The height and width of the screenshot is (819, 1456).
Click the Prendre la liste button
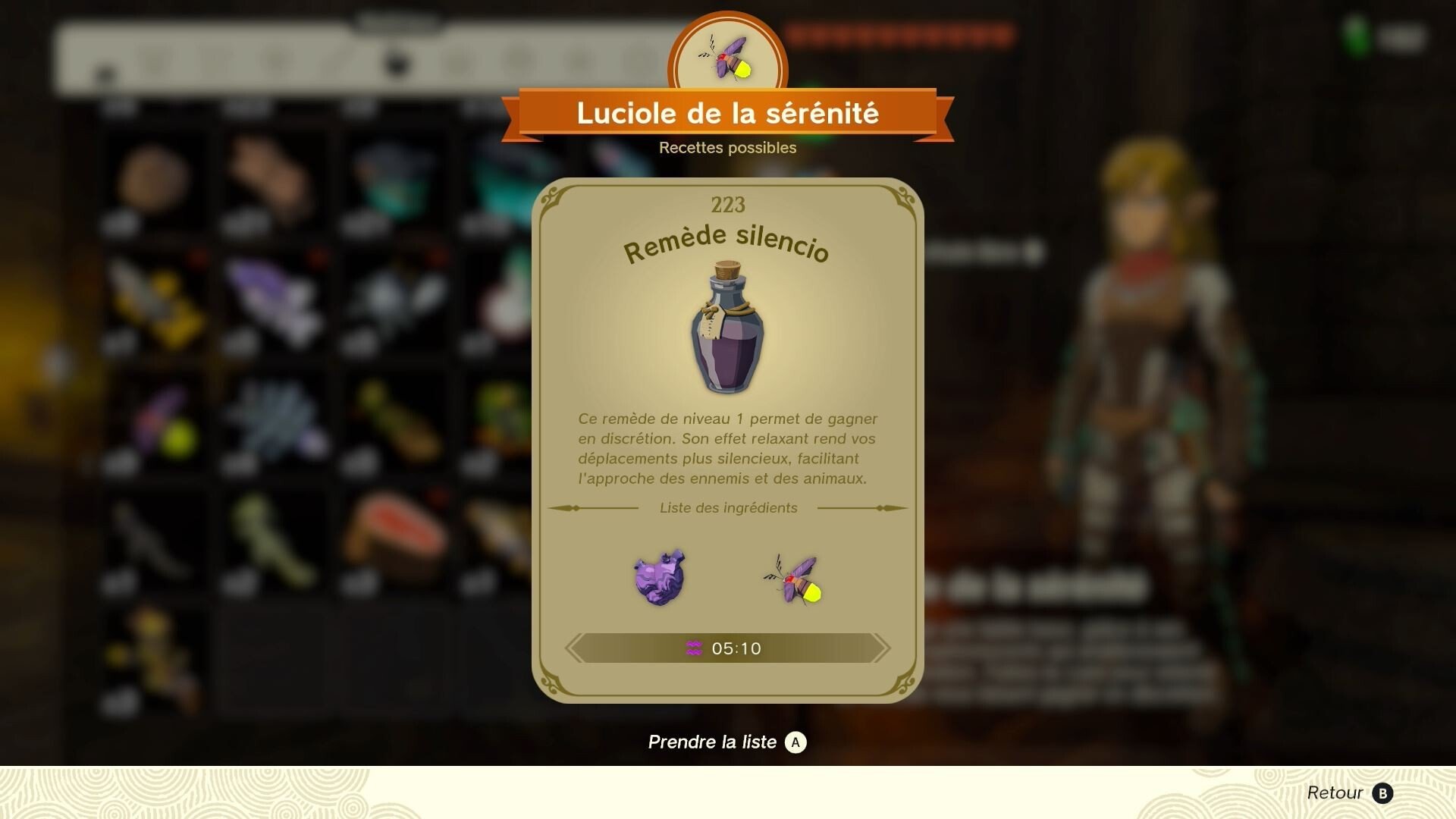[x=726, y=742]
